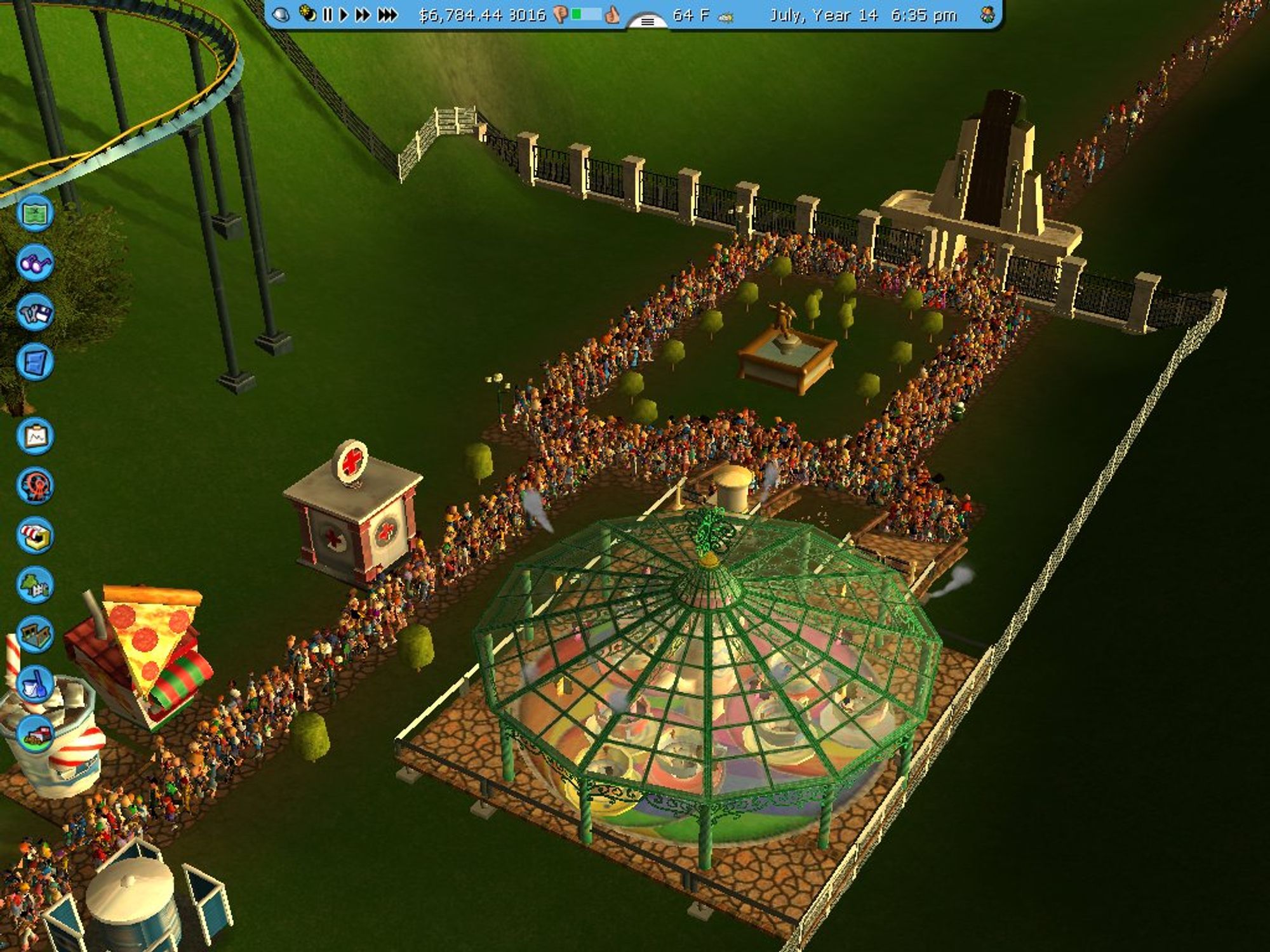Click the guest icon at top right
The height and width of the screenshot is (952, 1270).
(x=986, y=14)
